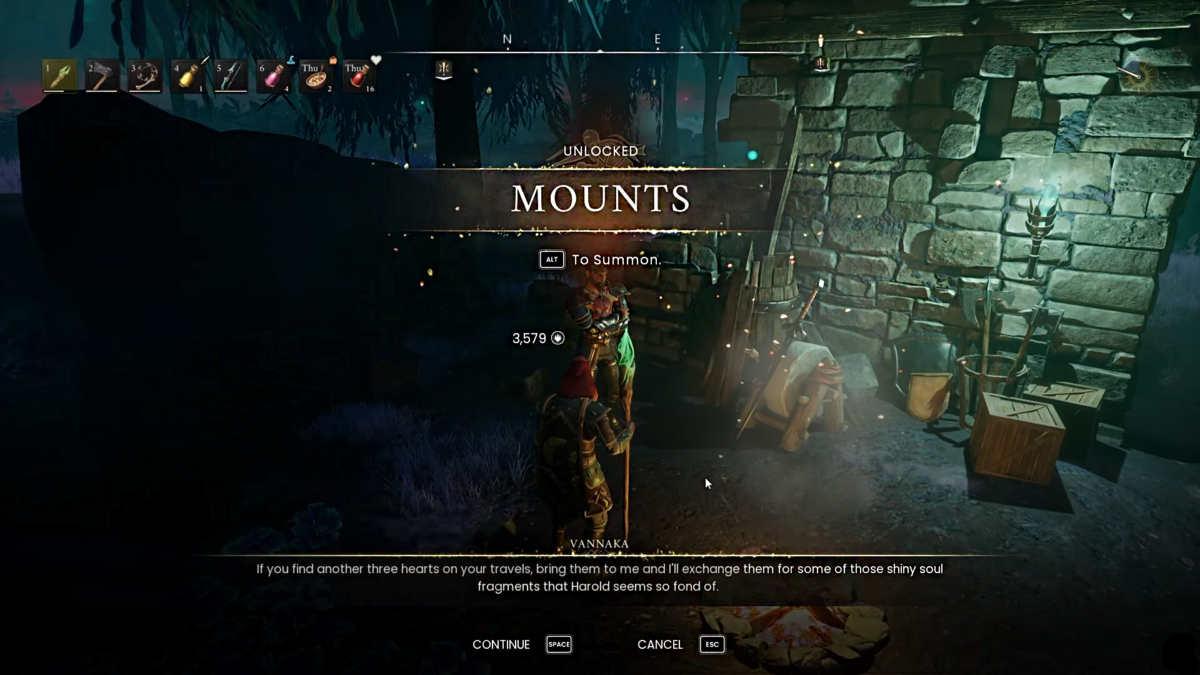Eat the food bowl from the hotbar
1200x675 pixels.
(x=316, y=76)
